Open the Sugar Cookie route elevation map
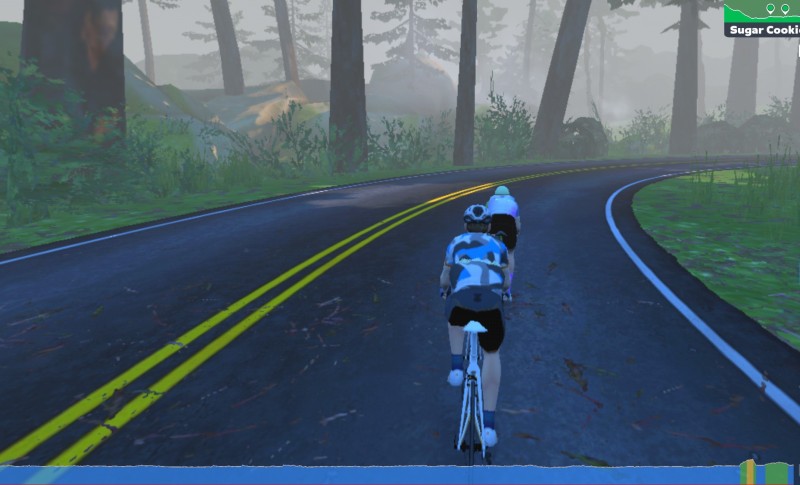The height and width of the screenshot is (485, 800). click(x=762, y=17)
